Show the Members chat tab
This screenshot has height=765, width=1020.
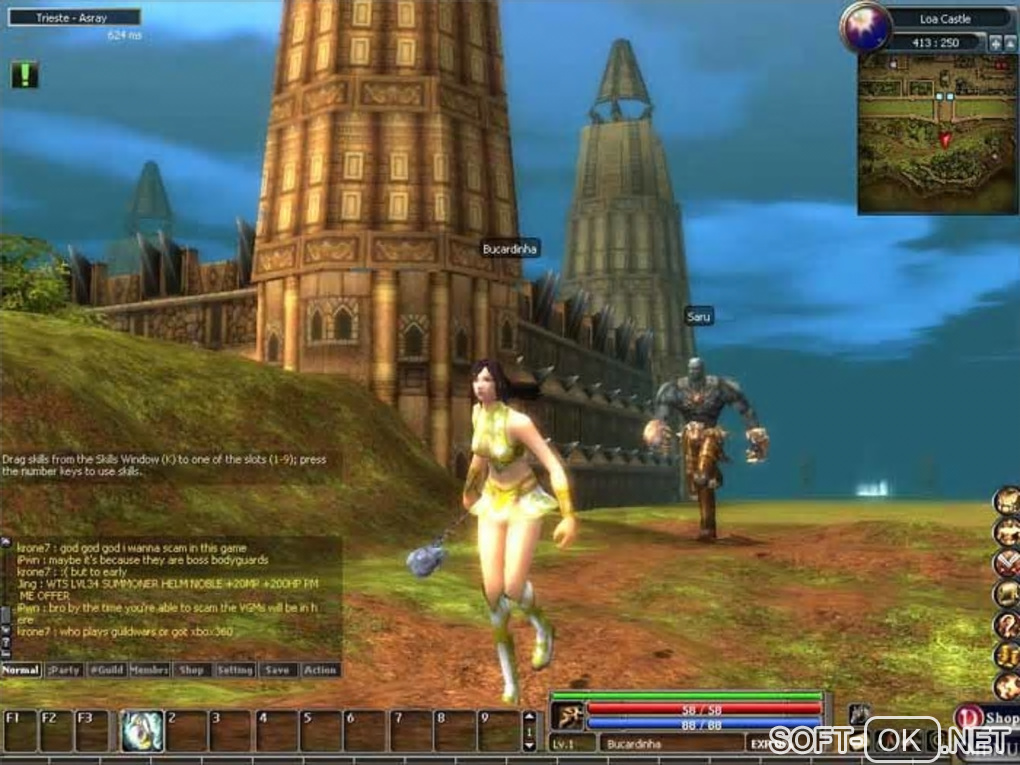point(149,670)
